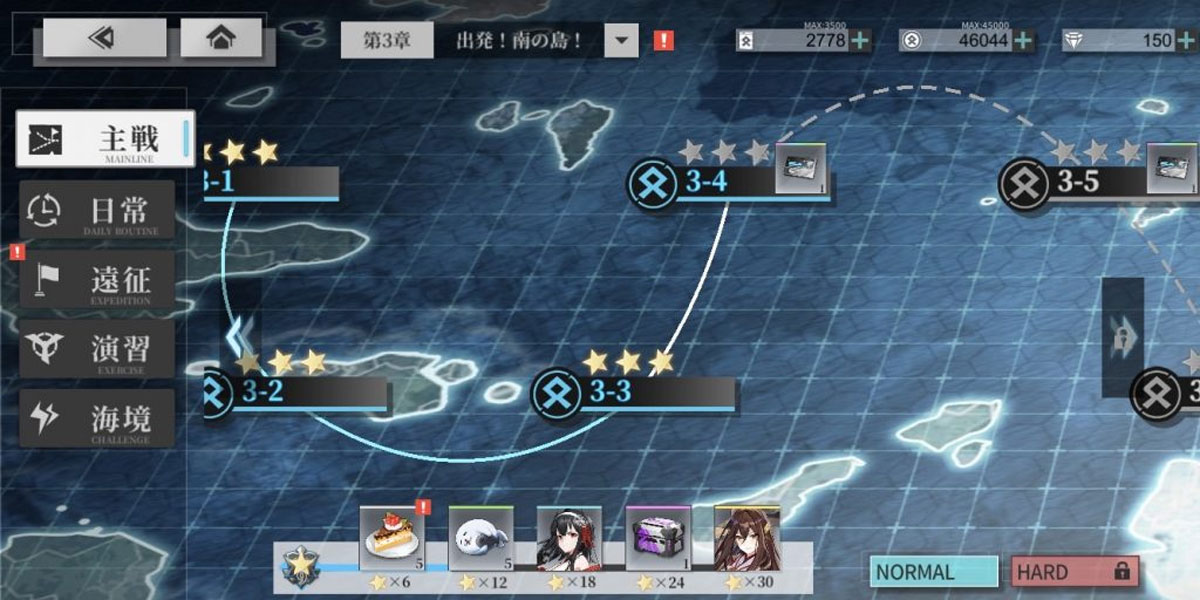
Task: Claim the cake star reward
Action: (392, 538)
